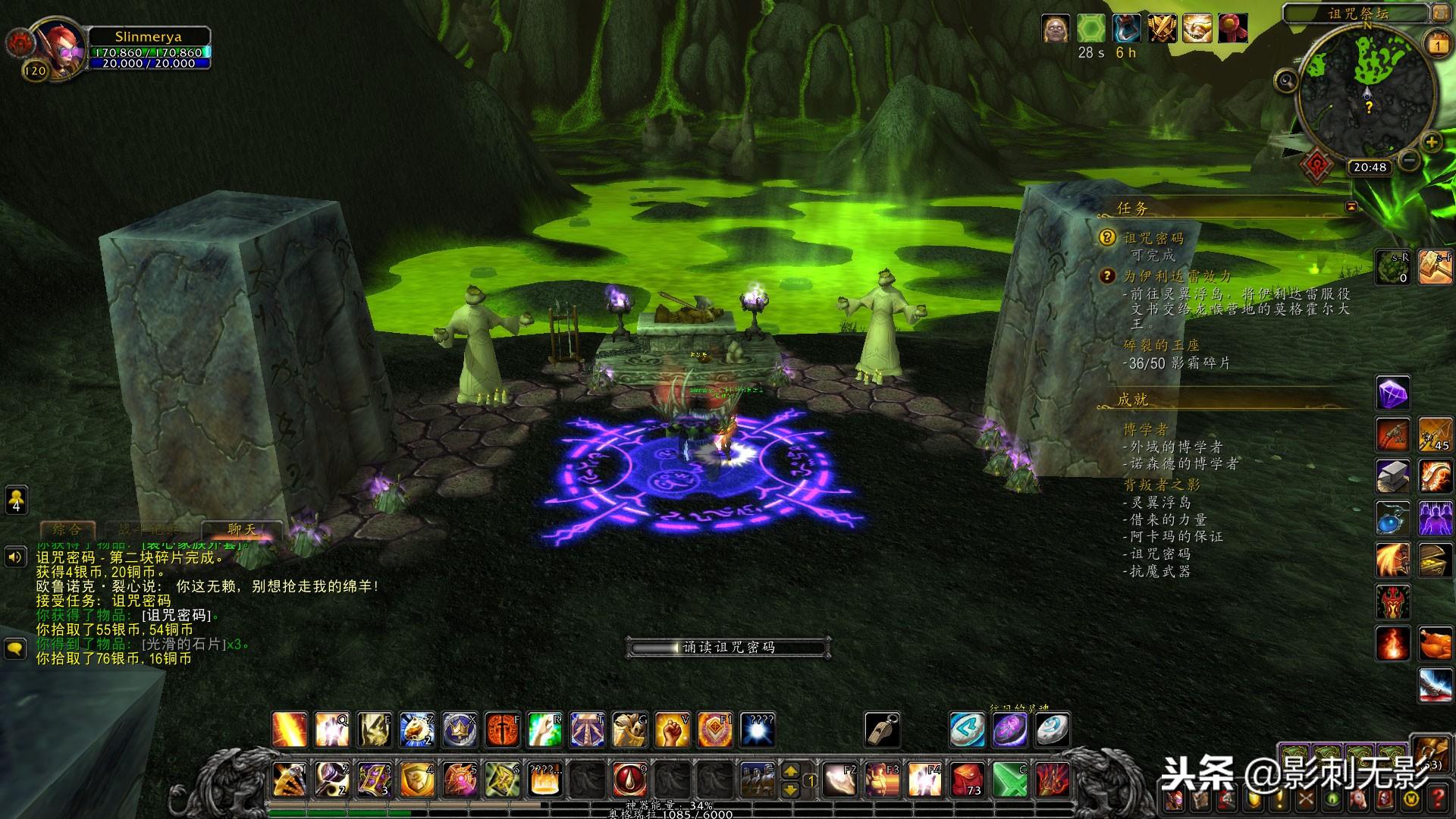Use the crown ability on the action bar

click(x=460, y=730)
